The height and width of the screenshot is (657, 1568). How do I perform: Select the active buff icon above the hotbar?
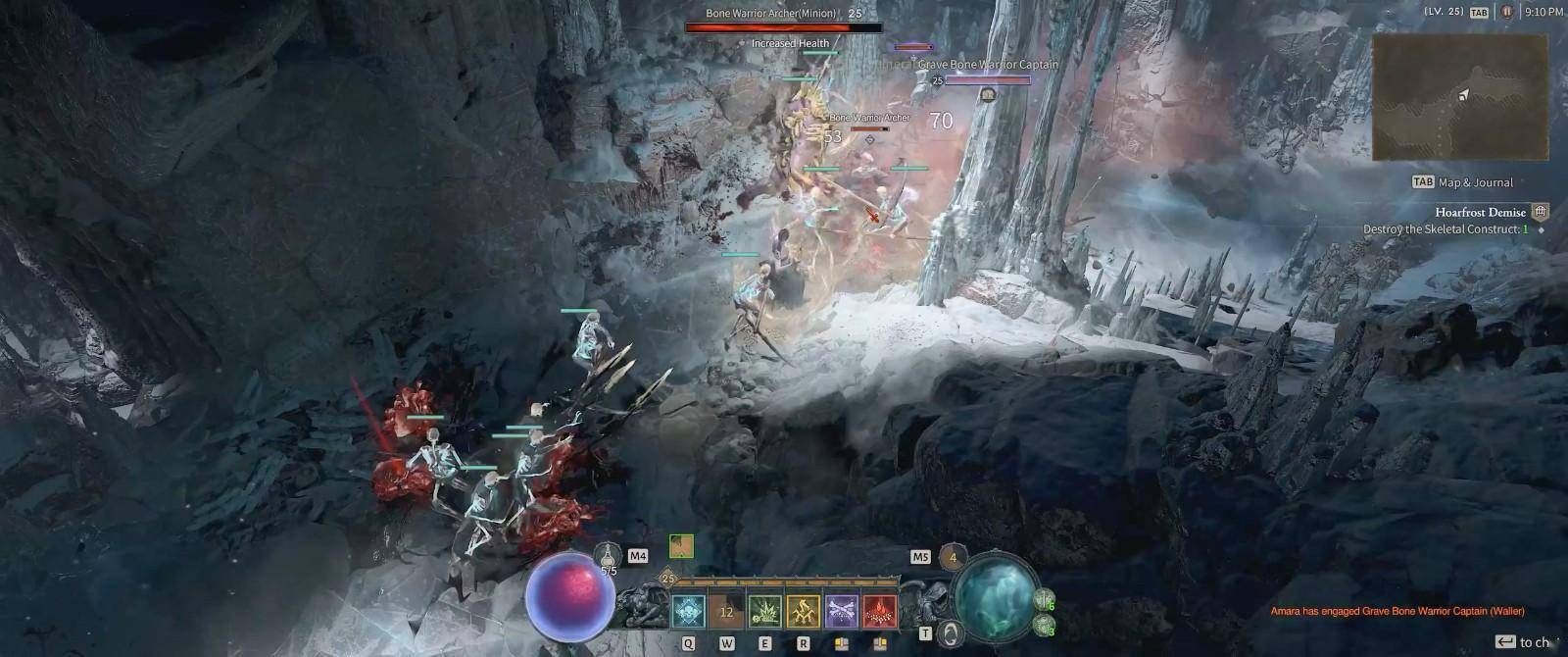681,546
